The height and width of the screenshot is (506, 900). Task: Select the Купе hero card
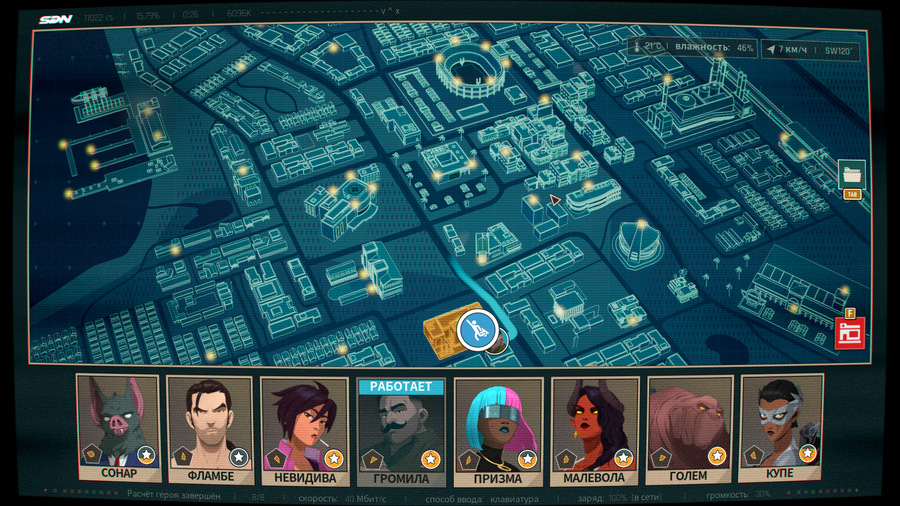pyautogui.click(x=783, y=425)
